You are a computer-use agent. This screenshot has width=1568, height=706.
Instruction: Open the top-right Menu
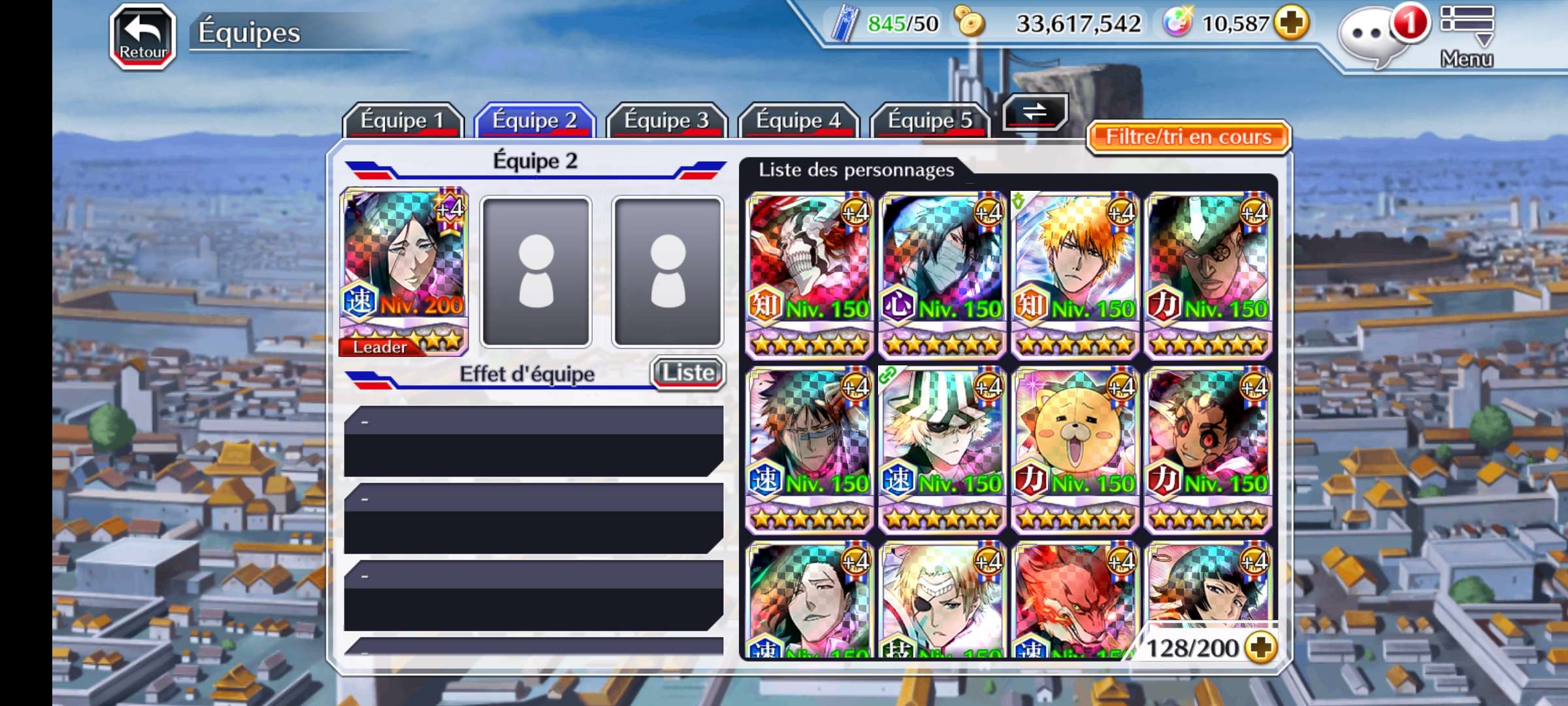1467,37
